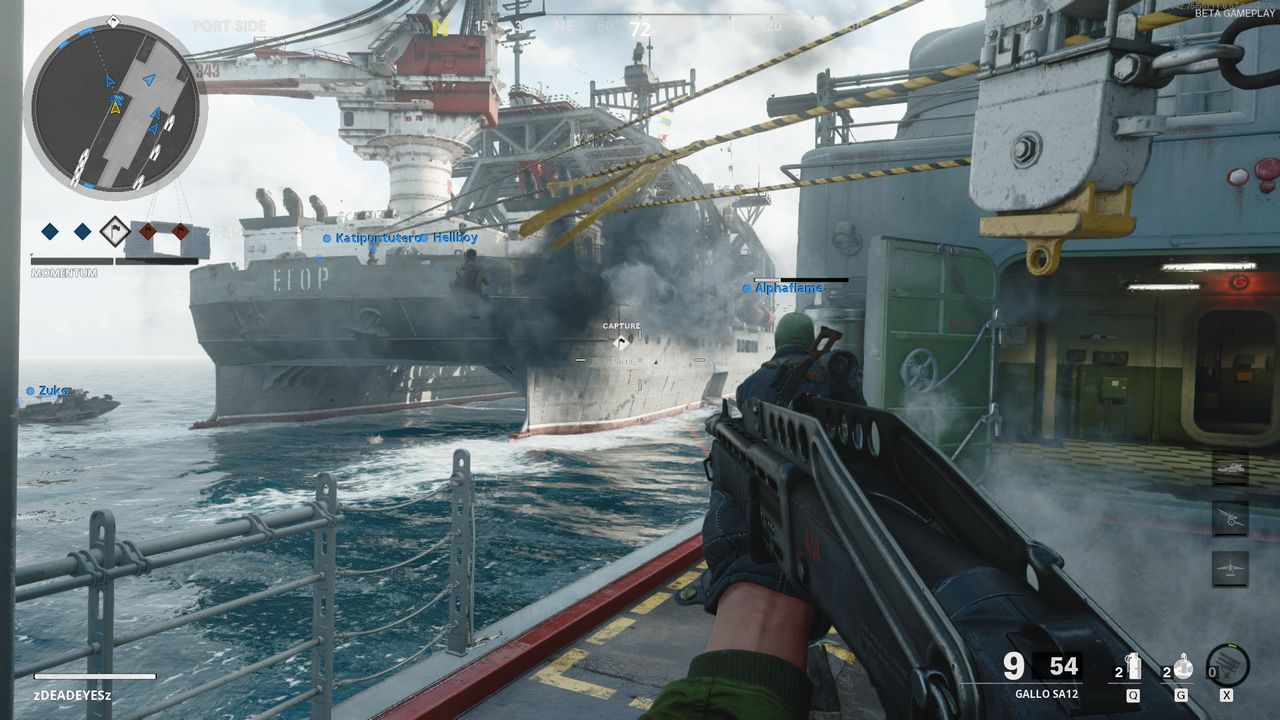Click the circular minimap
Image resolution: width=1280 pixels, height=720 pixels.
tap(115, 107)
